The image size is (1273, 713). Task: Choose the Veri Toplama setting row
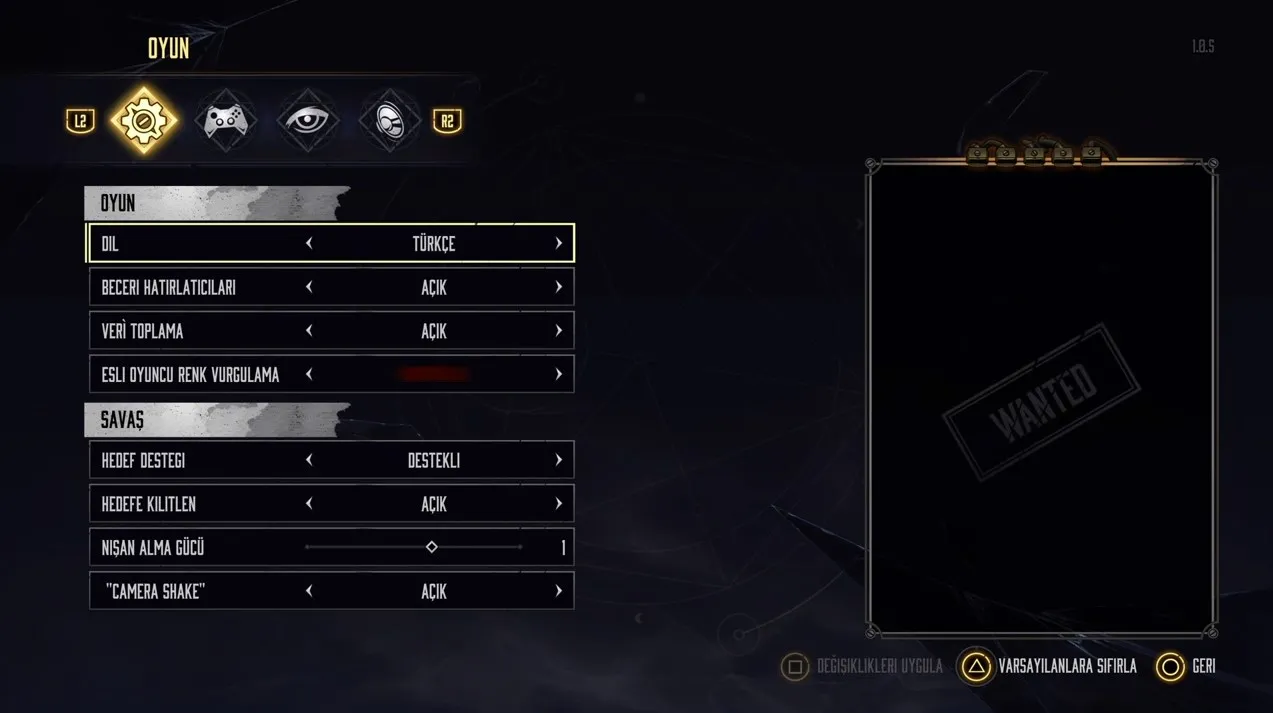[200, 331]
